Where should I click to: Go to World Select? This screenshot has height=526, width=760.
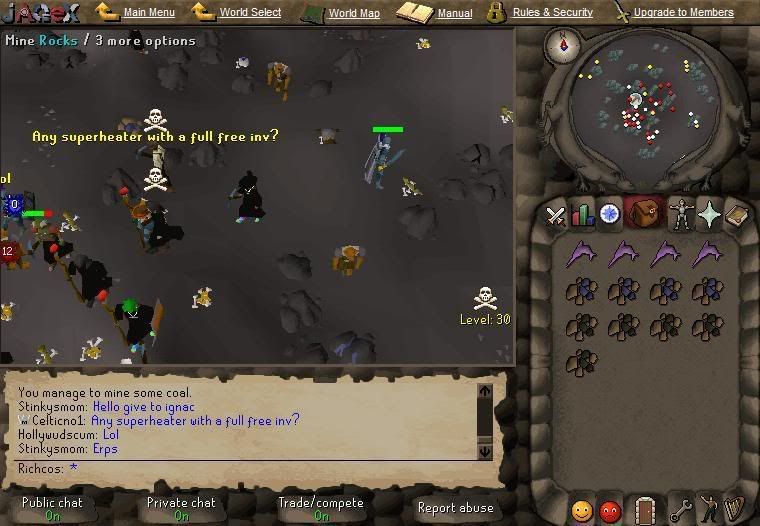point(250,13)
